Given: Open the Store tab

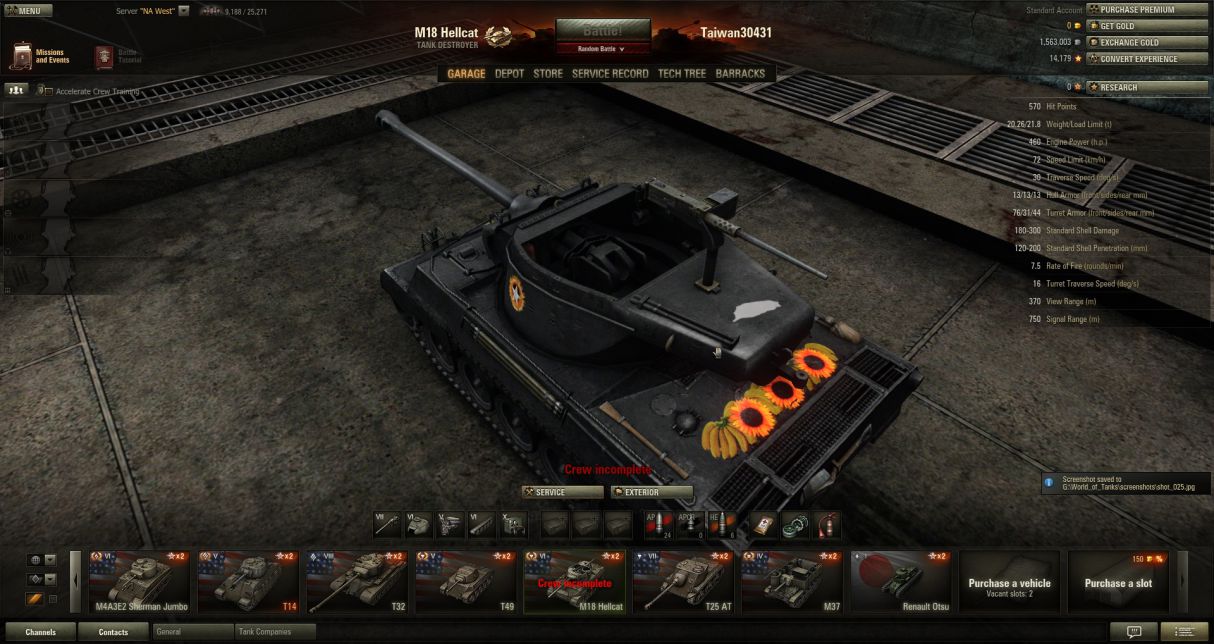Looking at the screenshot, I should 548,73.
